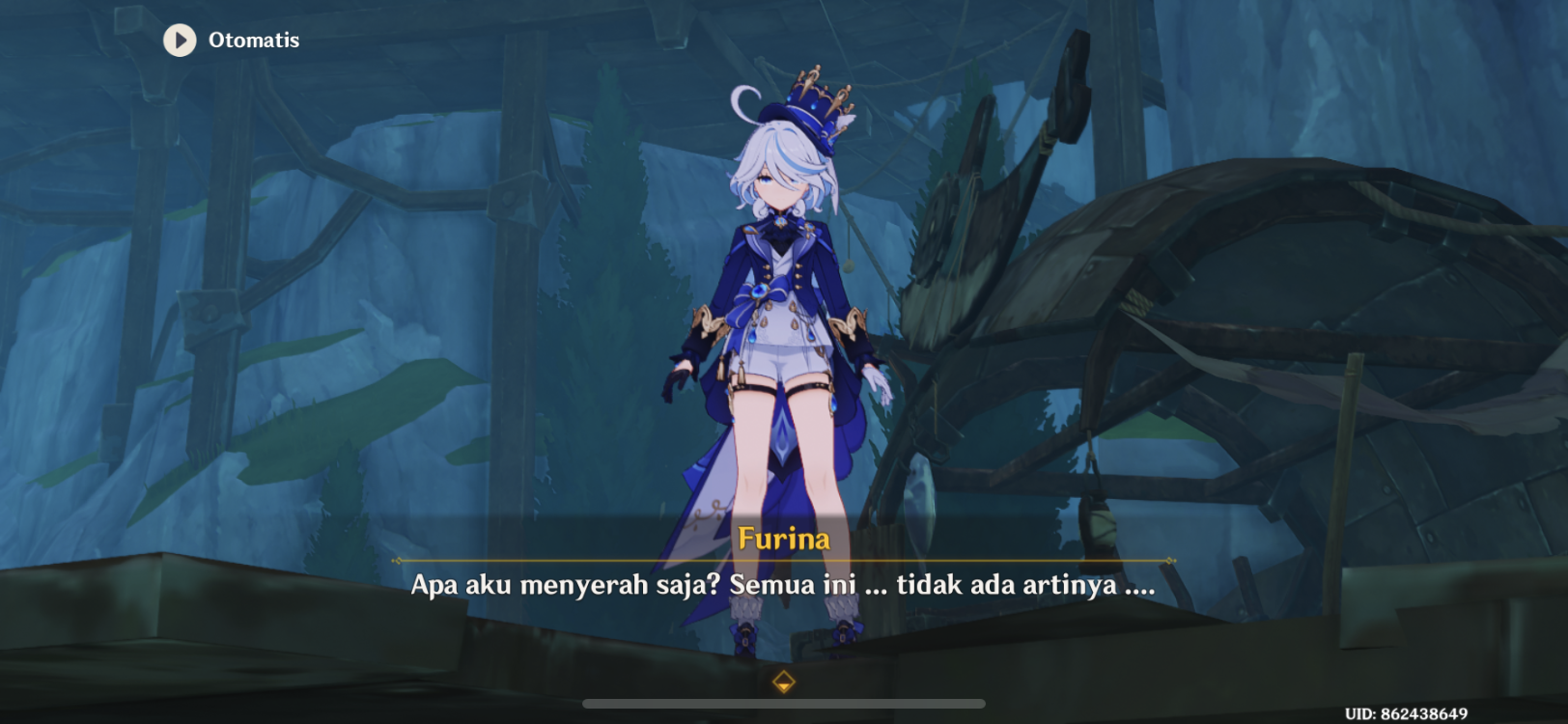The width and height of the screenshot is (1568, 724).
Task: Reveal more dialogue by clicking the text box
Action: pyautogui.click(x=782, y=584)
